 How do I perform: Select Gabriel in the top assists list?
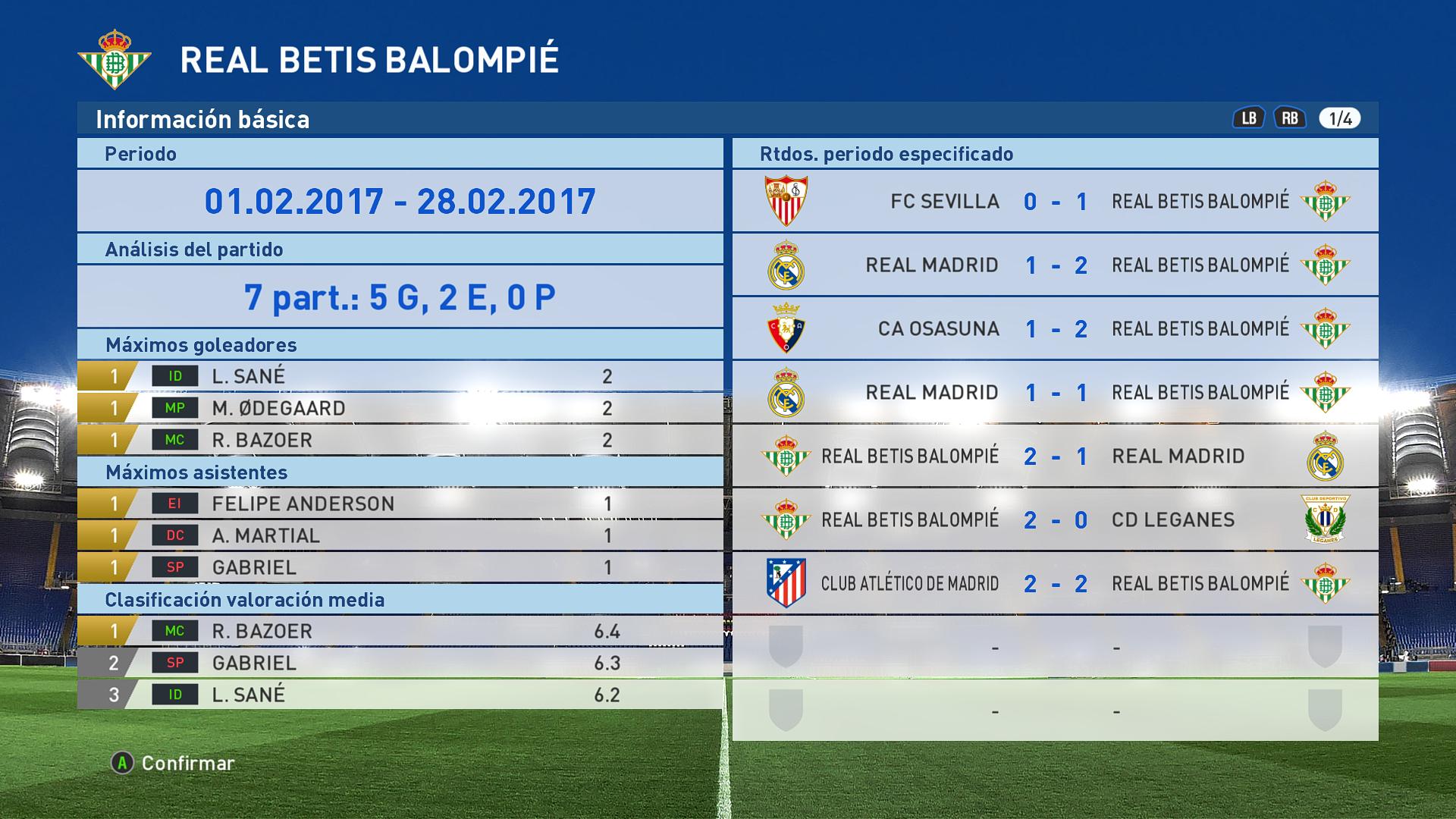400,567
